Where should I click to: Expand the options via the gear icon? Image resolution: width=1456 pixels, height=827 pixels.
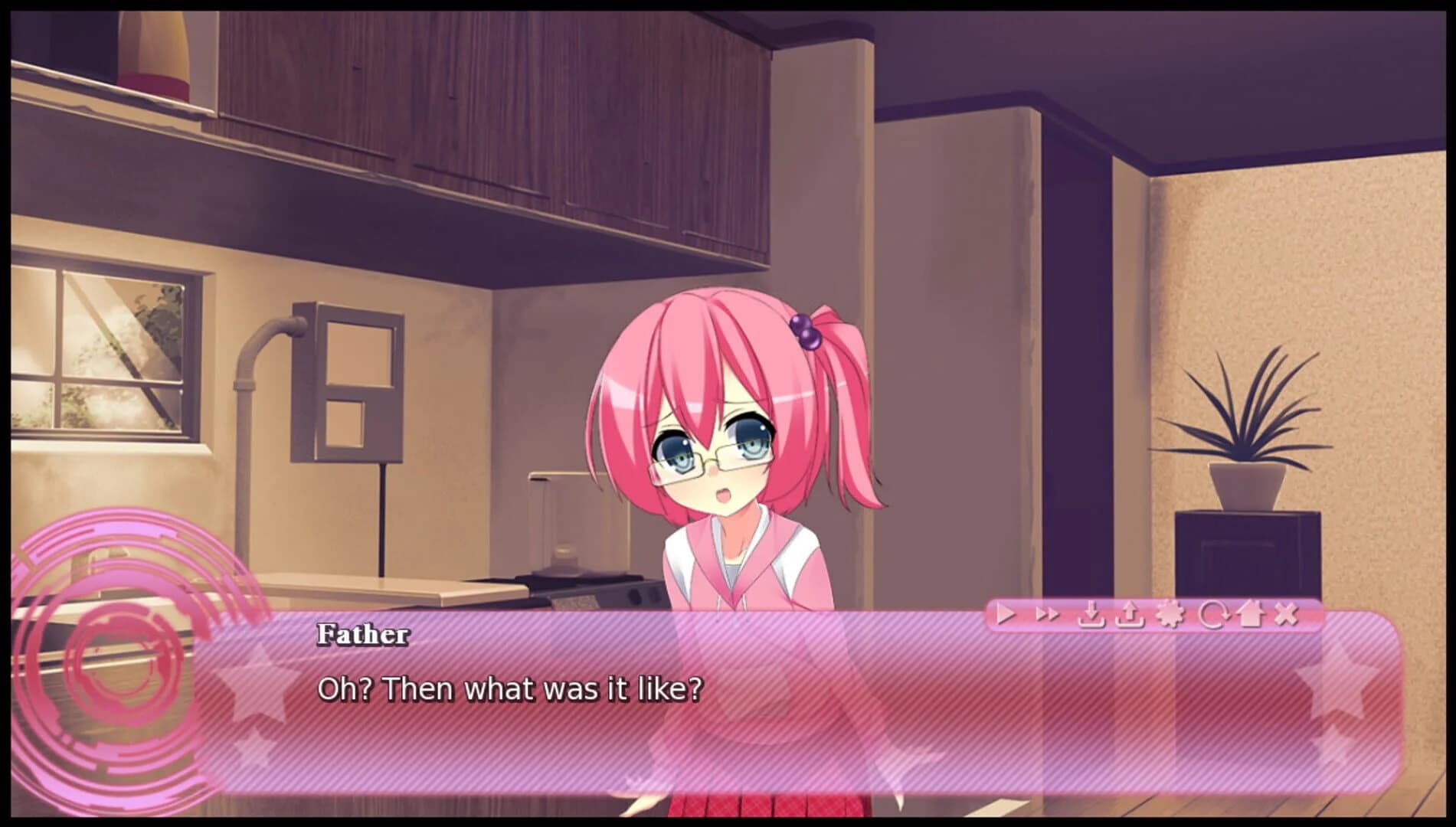click(1170, 613)
